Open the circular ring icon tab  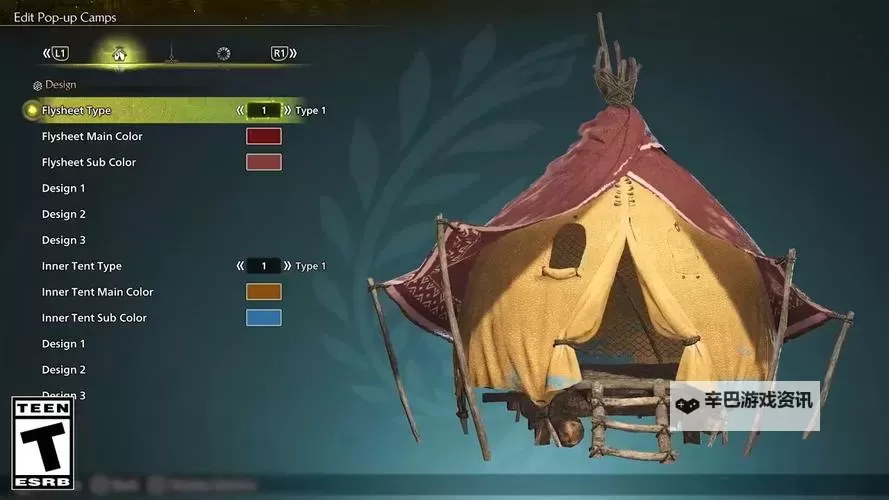(x=223, y=53)
